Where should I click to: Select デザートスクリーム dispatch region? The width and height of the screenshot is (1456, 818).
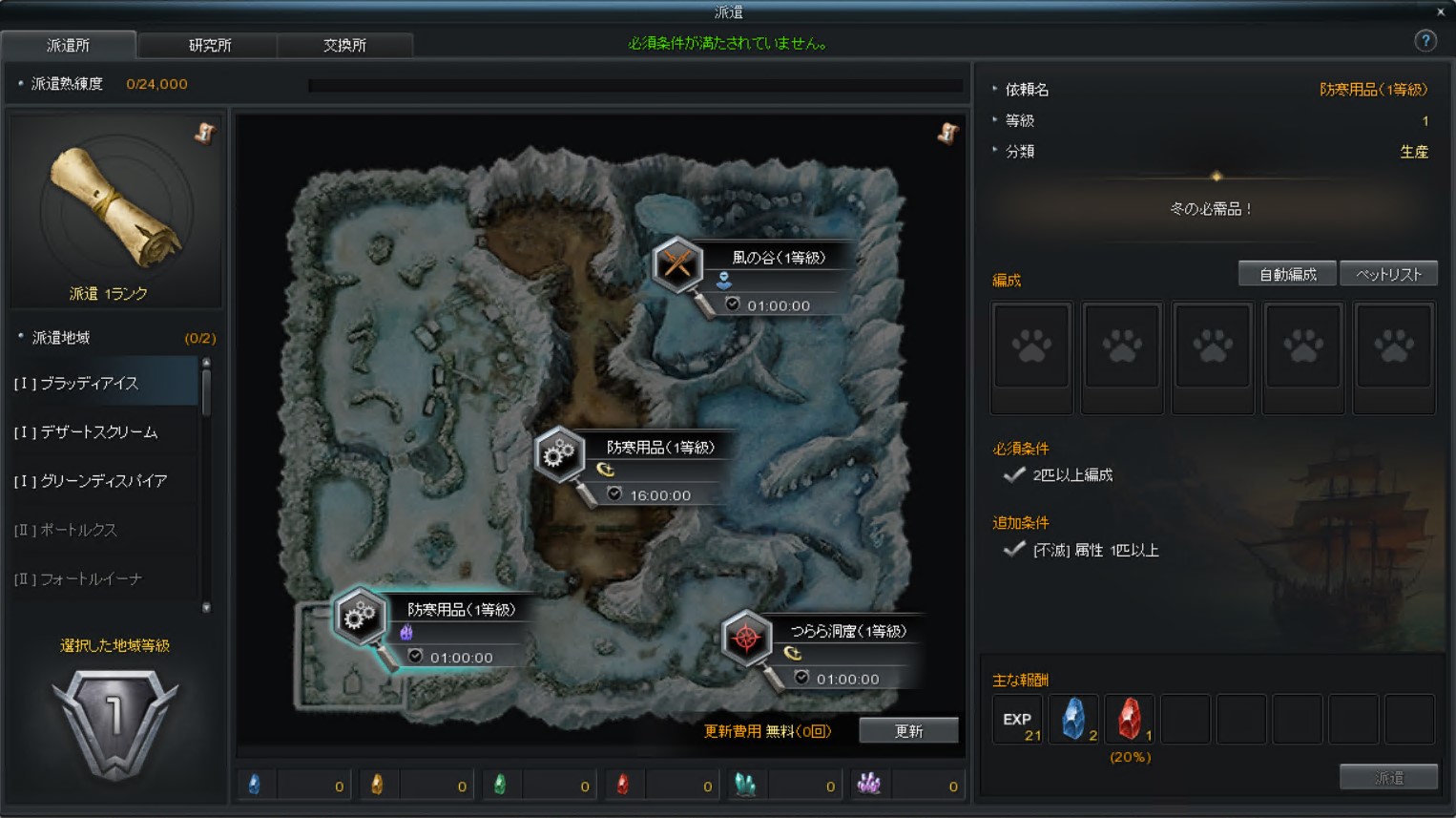pos(103,432)
